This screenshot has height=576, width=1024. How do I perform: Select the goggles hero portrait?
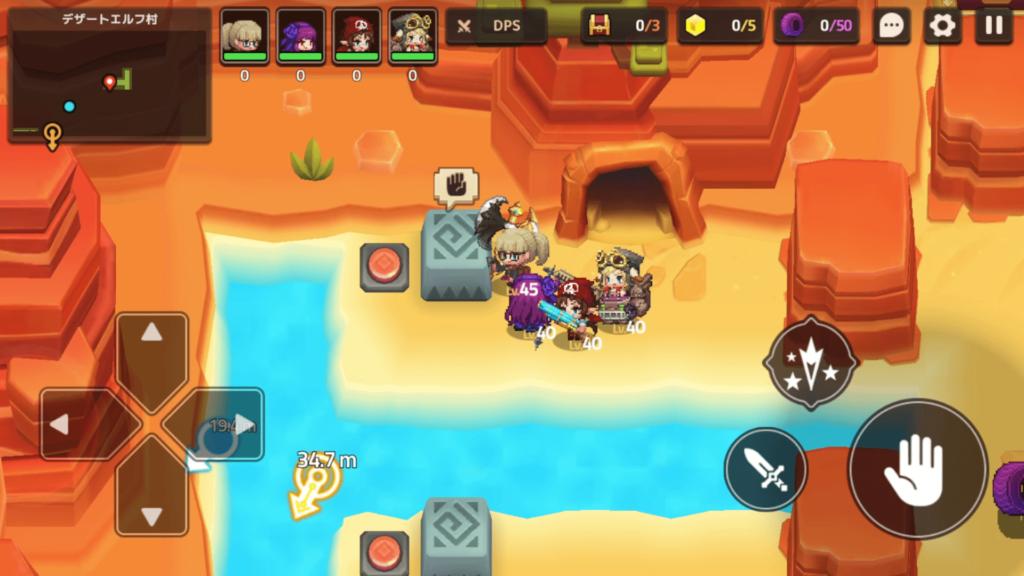[413, 37]
